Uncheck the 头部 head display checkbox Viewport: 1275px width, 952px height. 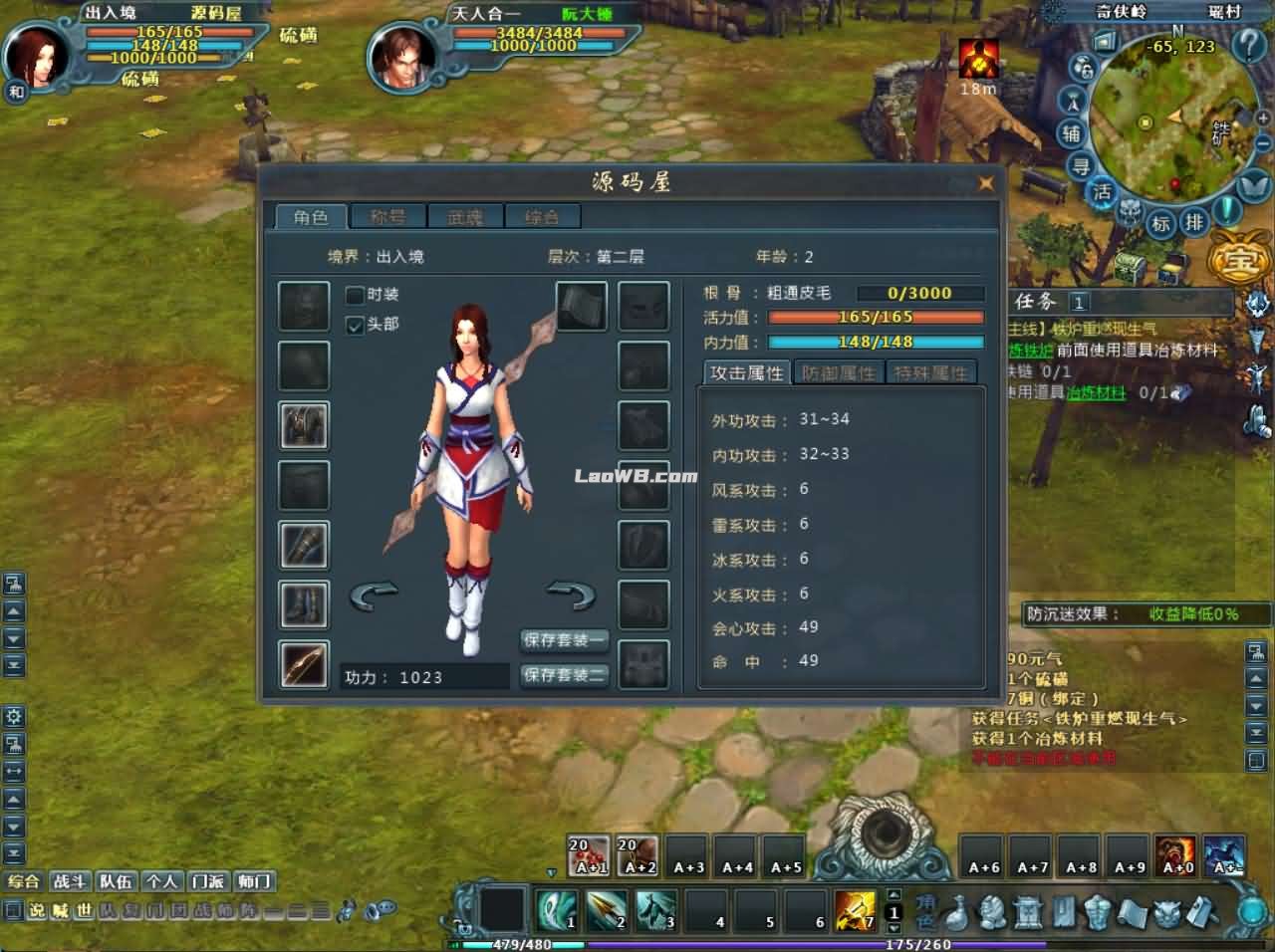(x=355, y=325)
